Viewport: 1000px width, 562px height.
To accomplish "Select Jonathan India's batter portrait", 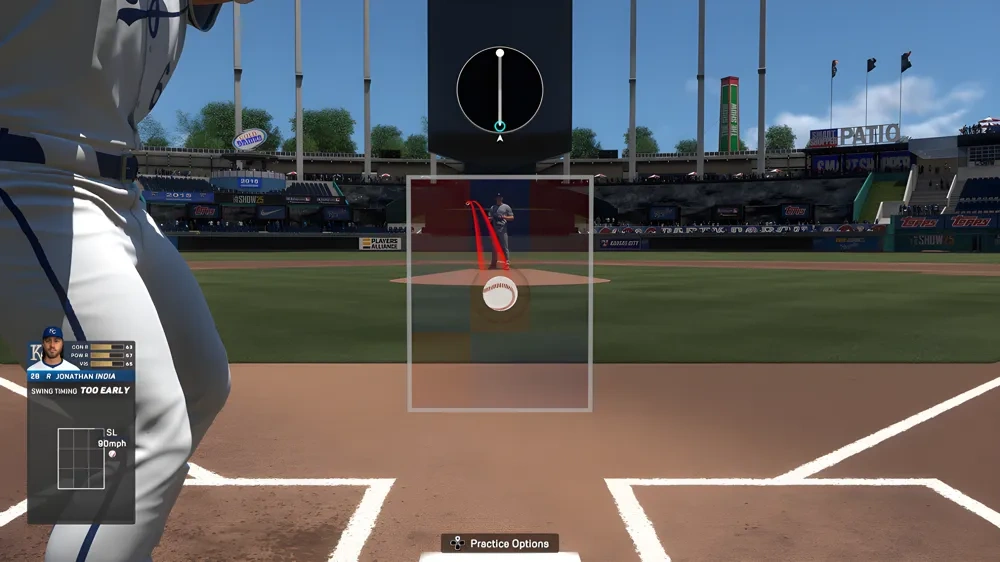I will [52, 349].
